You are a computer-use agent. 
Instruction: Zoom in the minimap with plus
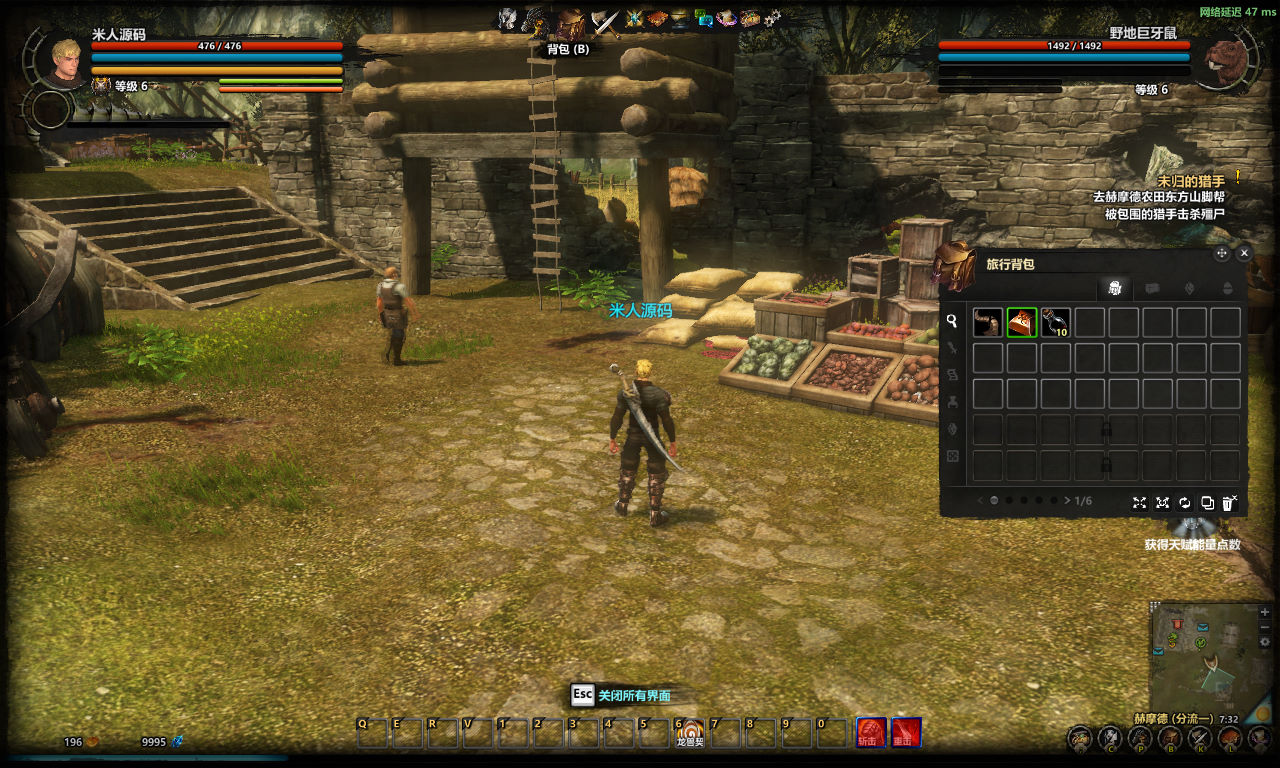coord(1265,612)
